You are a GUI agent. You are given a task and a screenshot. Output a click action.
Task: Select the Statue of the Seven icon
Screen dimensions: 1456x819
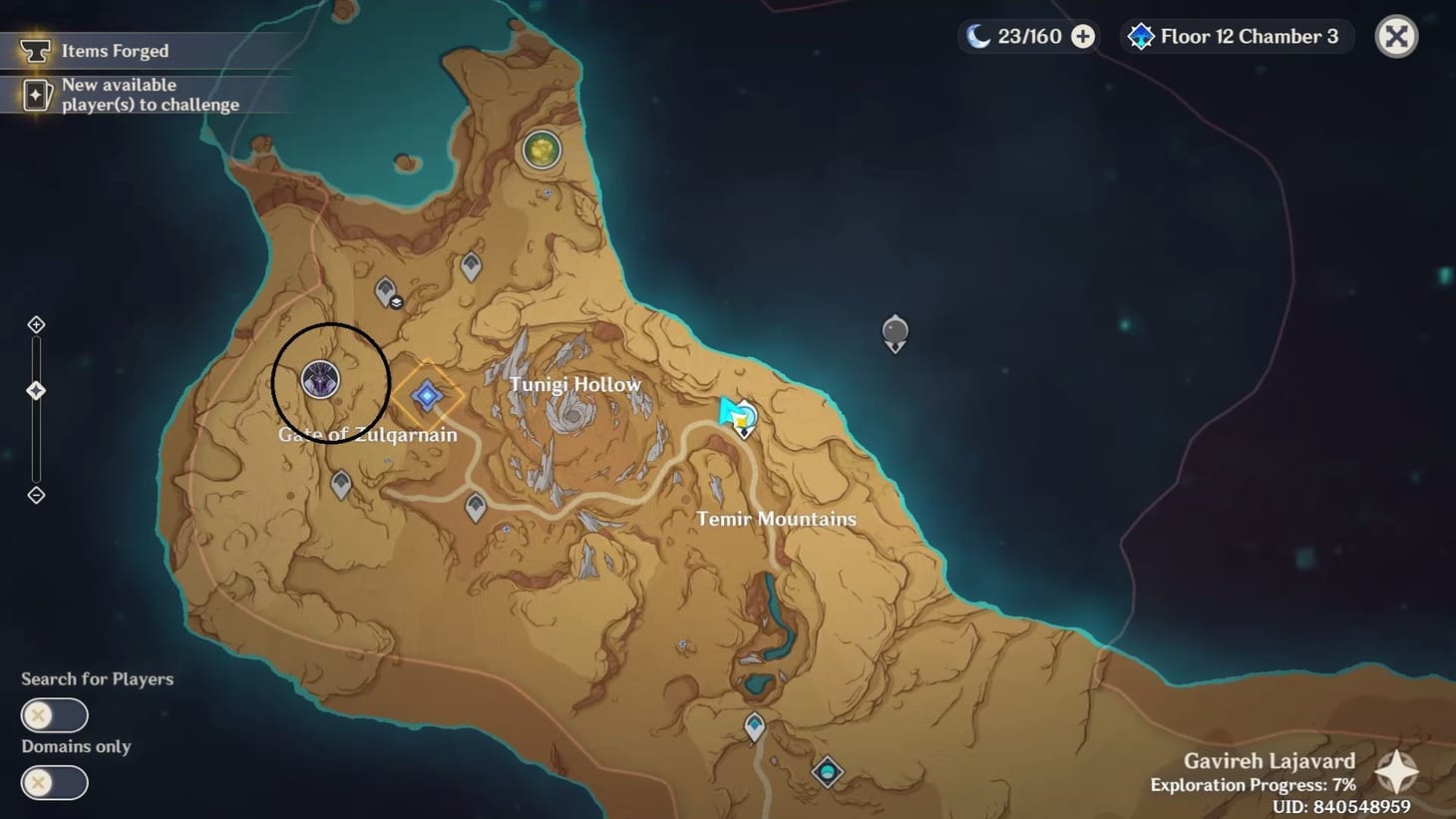pyautogui.click(x=542, y=150)
